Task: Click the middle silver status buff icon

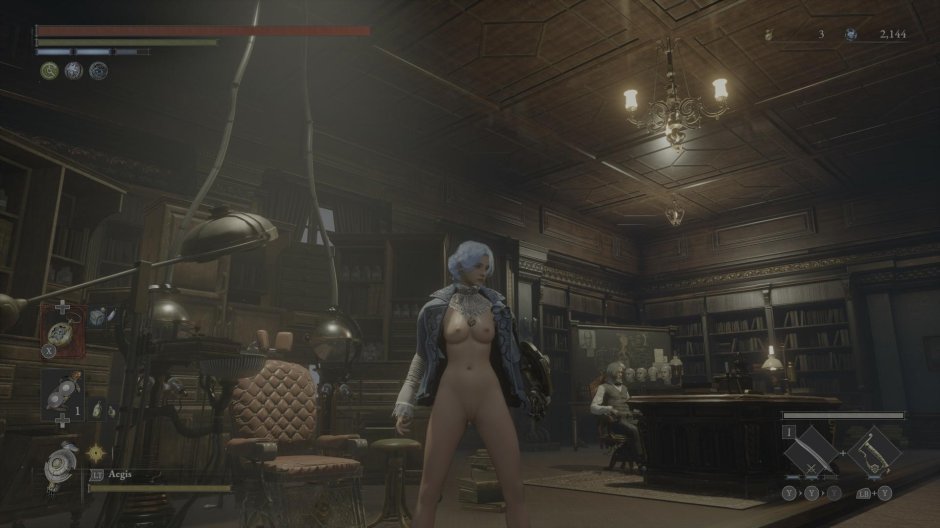Action: (x=73, y=70)
